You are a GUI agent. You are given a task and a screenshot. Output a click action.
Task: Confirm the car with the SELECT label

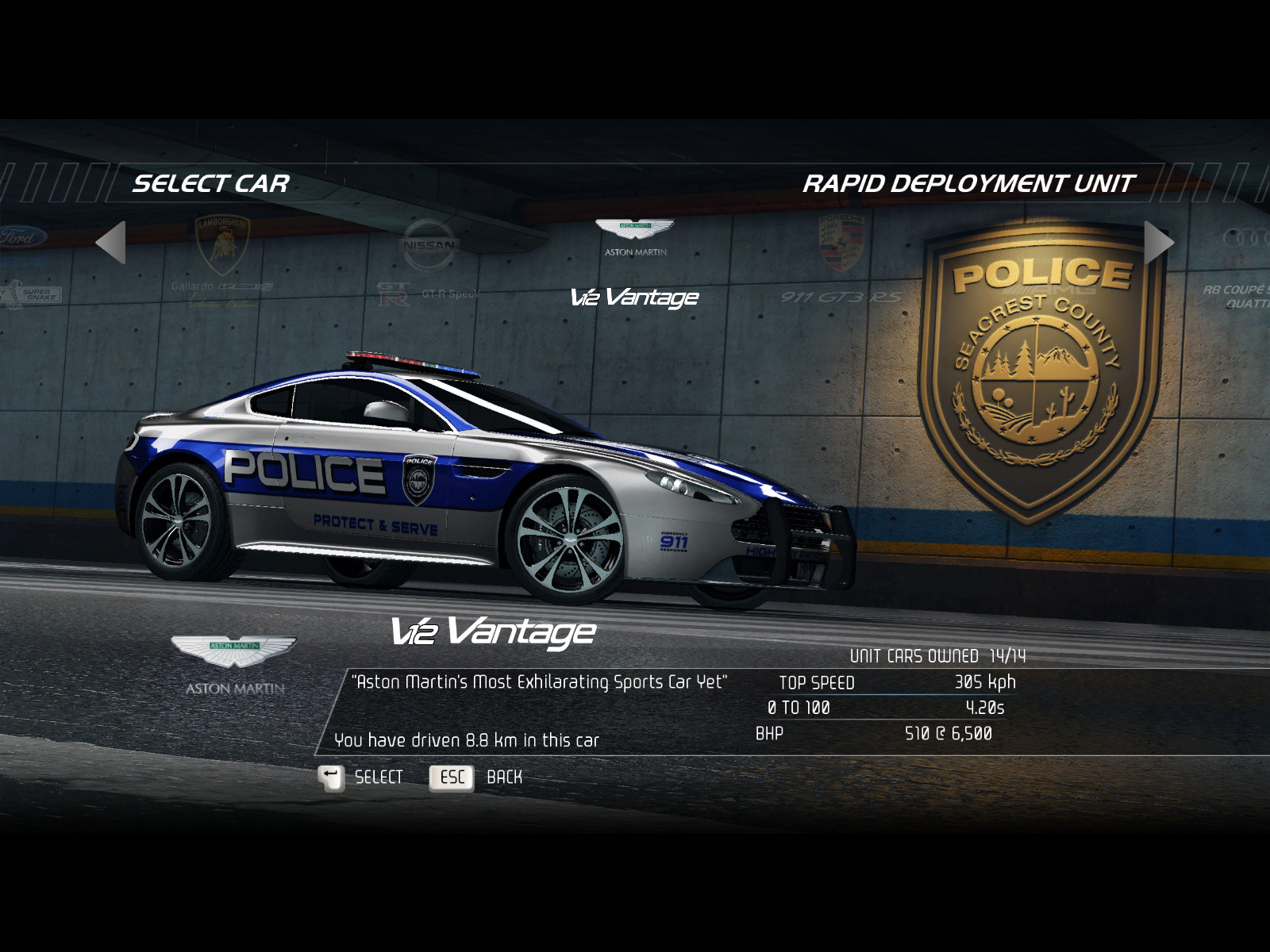tap(378, 777)
